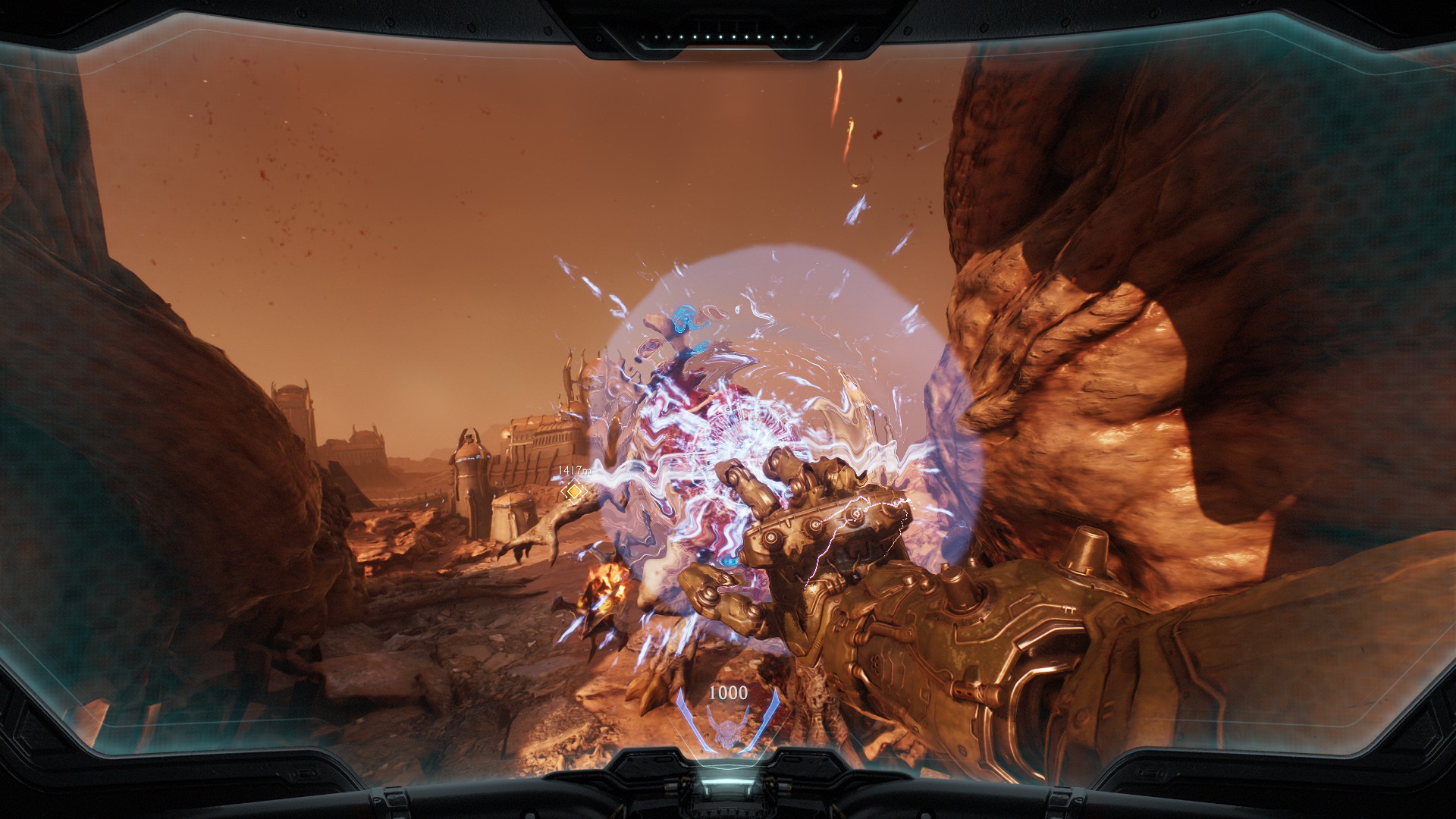
Task: Select the orange diamond objective waypoint marker
Action: click(574, 492)
